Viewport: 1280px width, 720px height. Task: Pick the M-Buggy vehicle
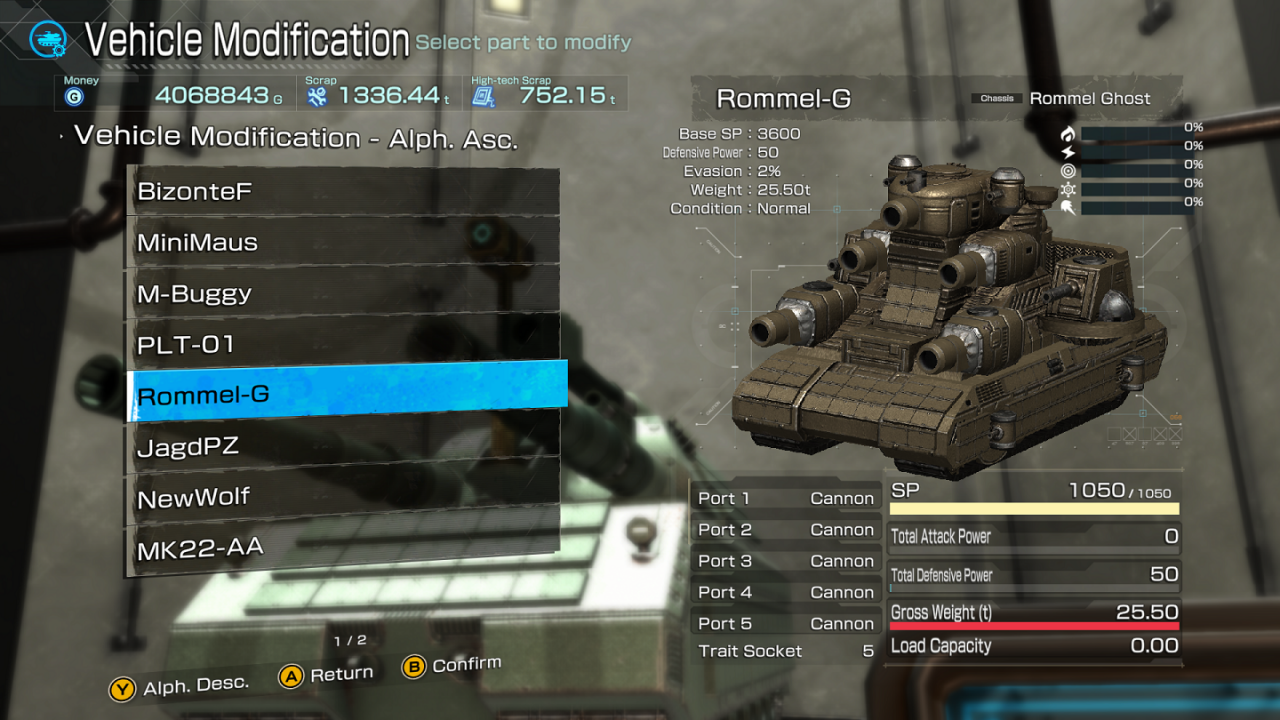pyautogui.click(x=342, y=293)
